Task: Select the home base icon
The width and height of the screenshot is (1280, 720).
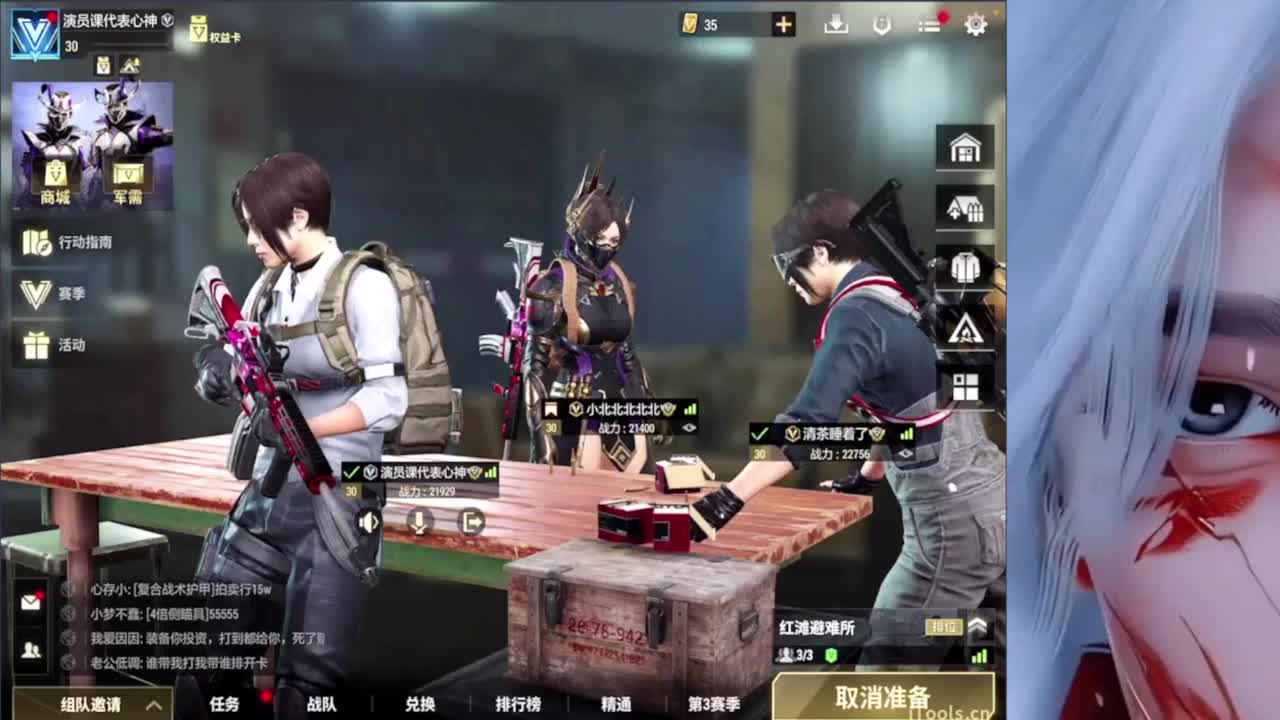Action: tap(963, 148)
